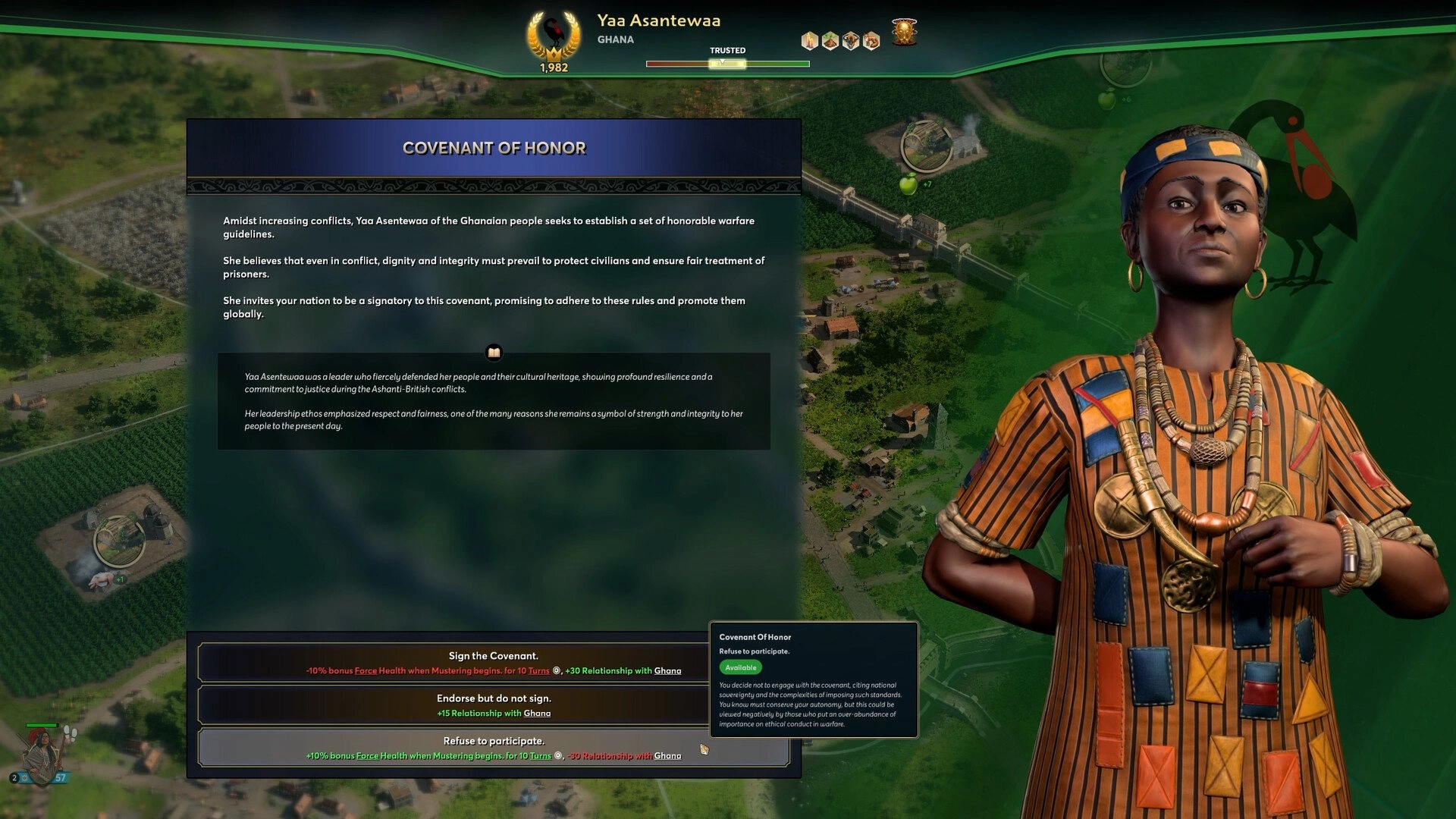Click Yaa Asantewaa's laurel emblem showing 1,982
1456x819 pixels.
(x=553, y=39)
